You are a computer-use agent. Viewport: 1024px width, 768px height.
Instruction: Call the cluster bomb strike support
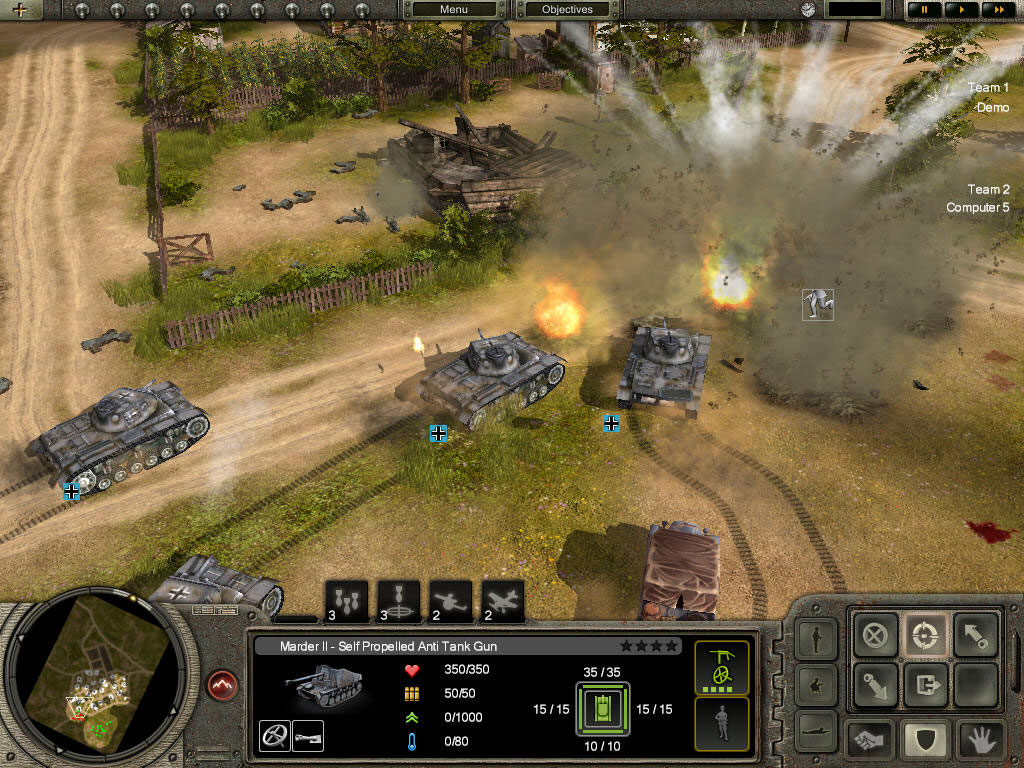346,602
